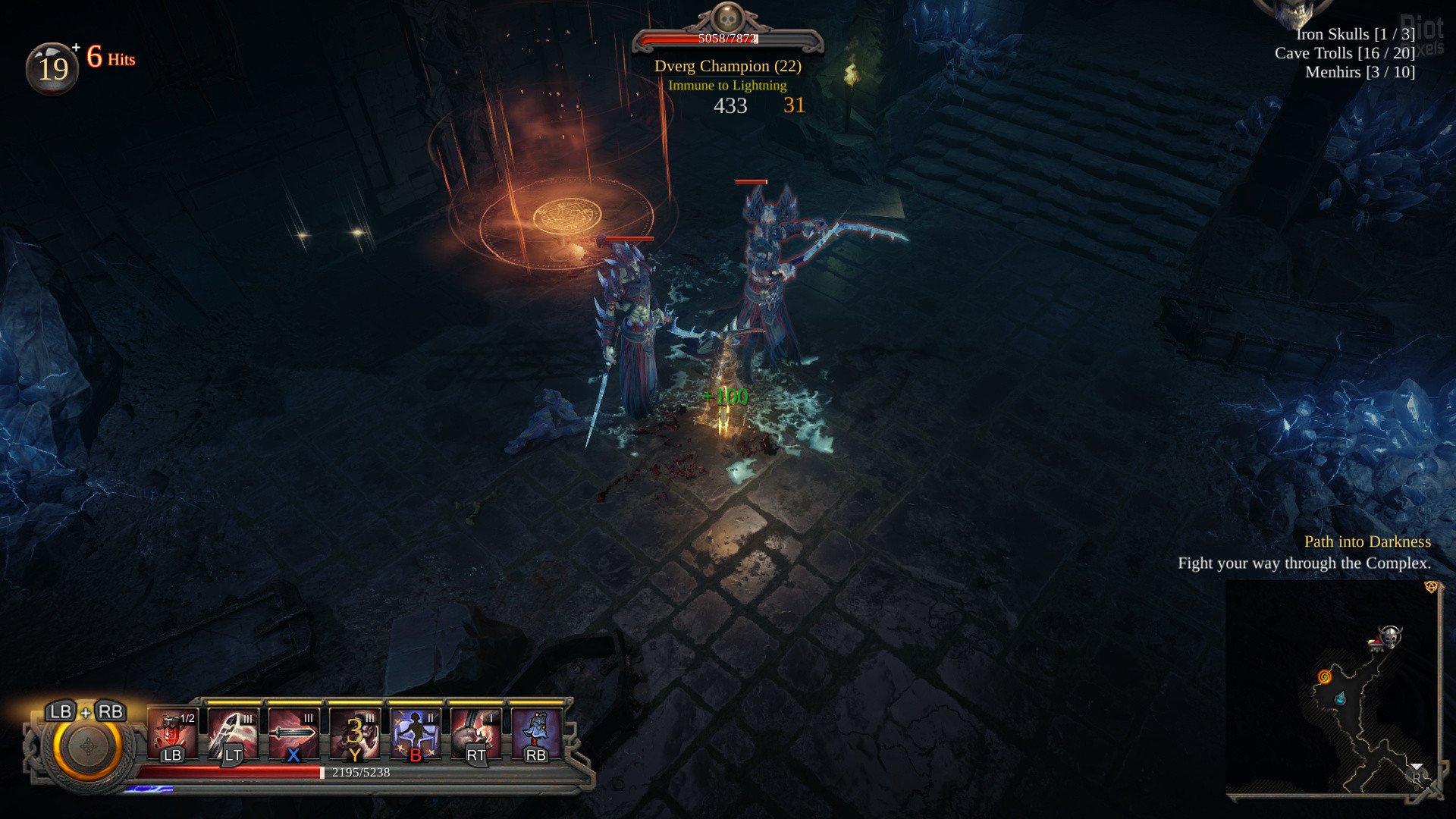Click the level 19 character badge

coord(52,69)
